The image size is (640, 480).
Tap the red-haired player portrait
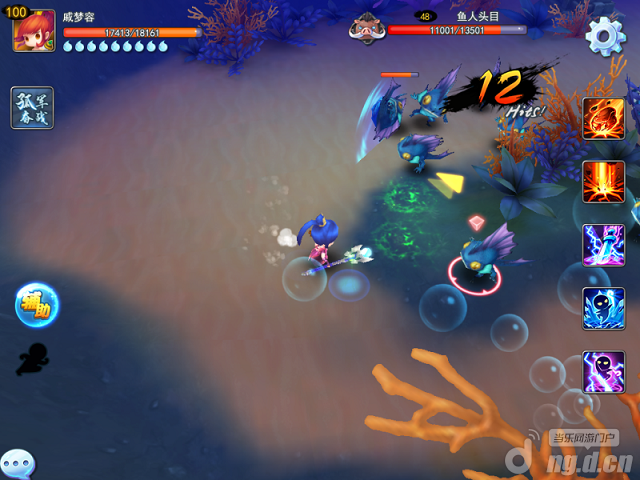pyautogui.click(x=33, y=31)
